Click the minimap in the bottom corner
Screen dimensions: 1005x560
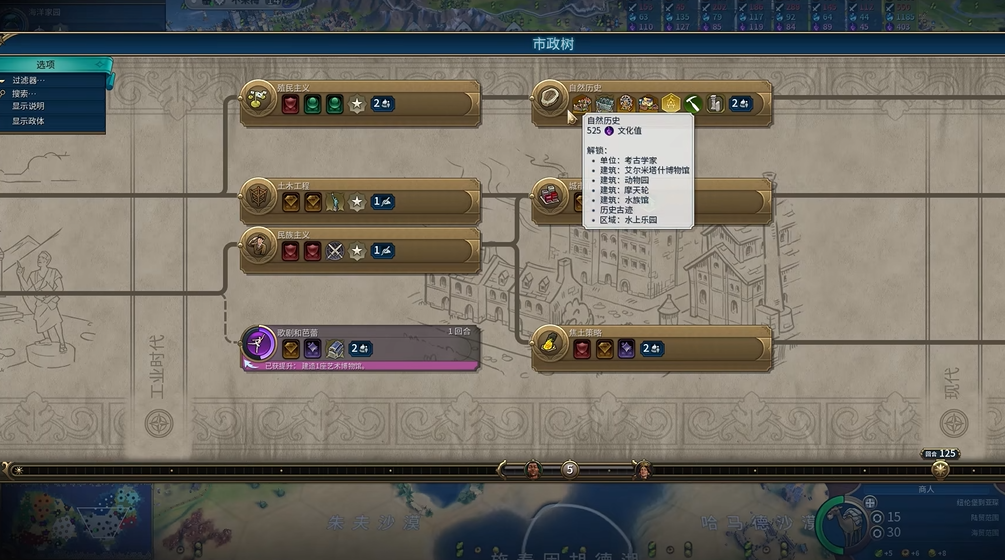pos(75,522)
